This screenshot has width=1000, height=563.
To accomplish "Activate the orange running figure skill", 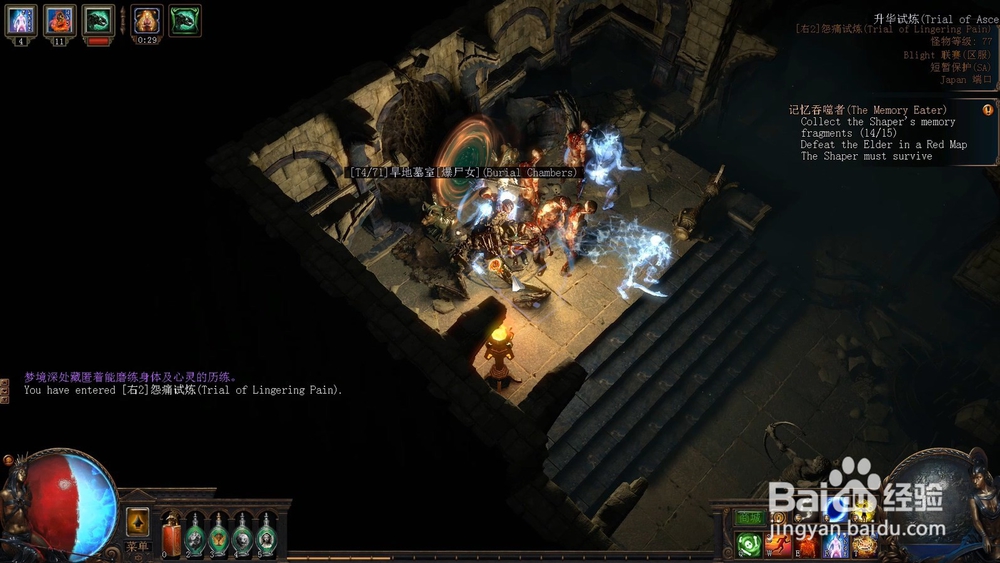I will tap(778, 545).
